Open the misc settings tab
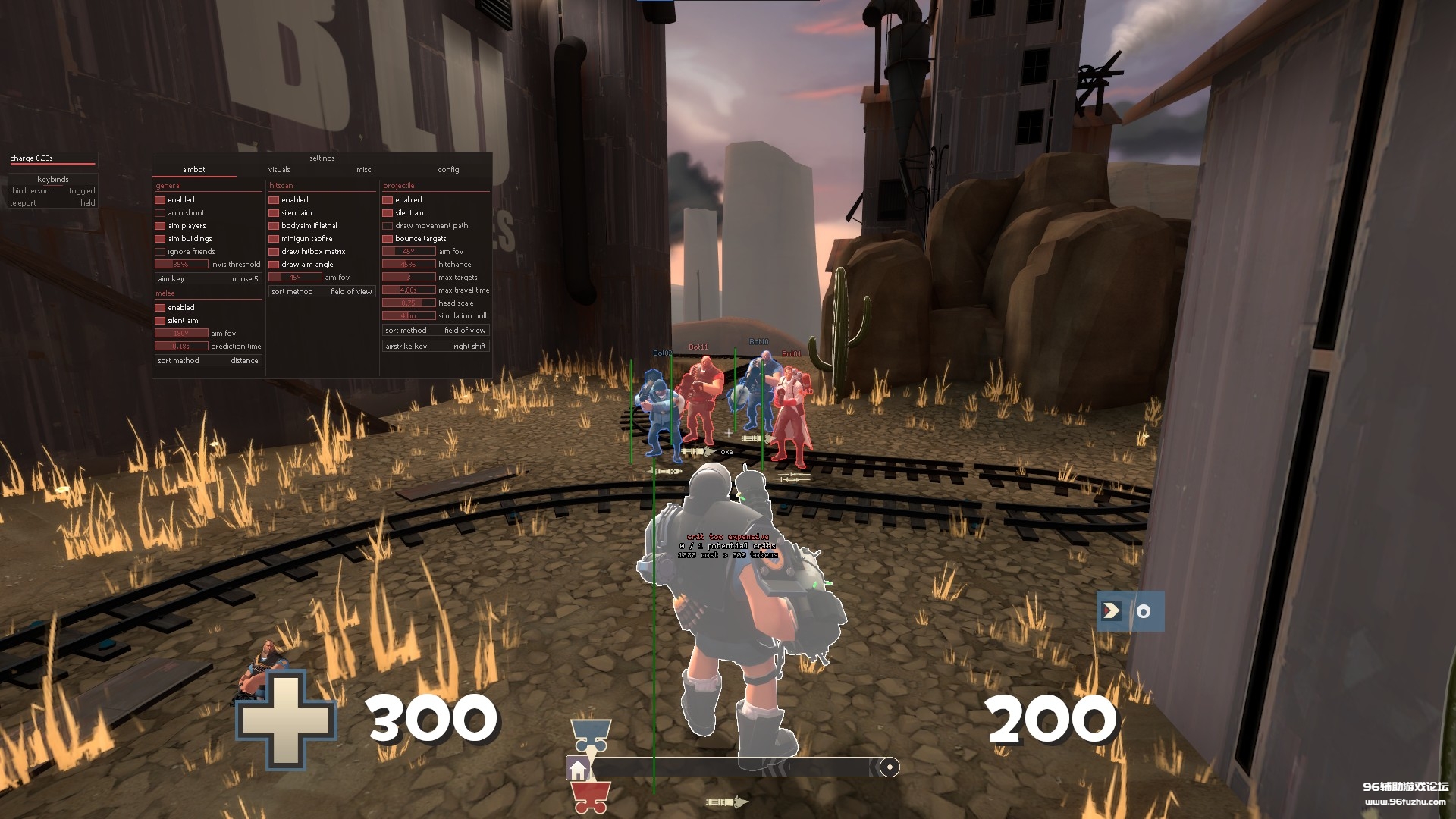This screenshot has height=819, width=1456. (363, 169)
